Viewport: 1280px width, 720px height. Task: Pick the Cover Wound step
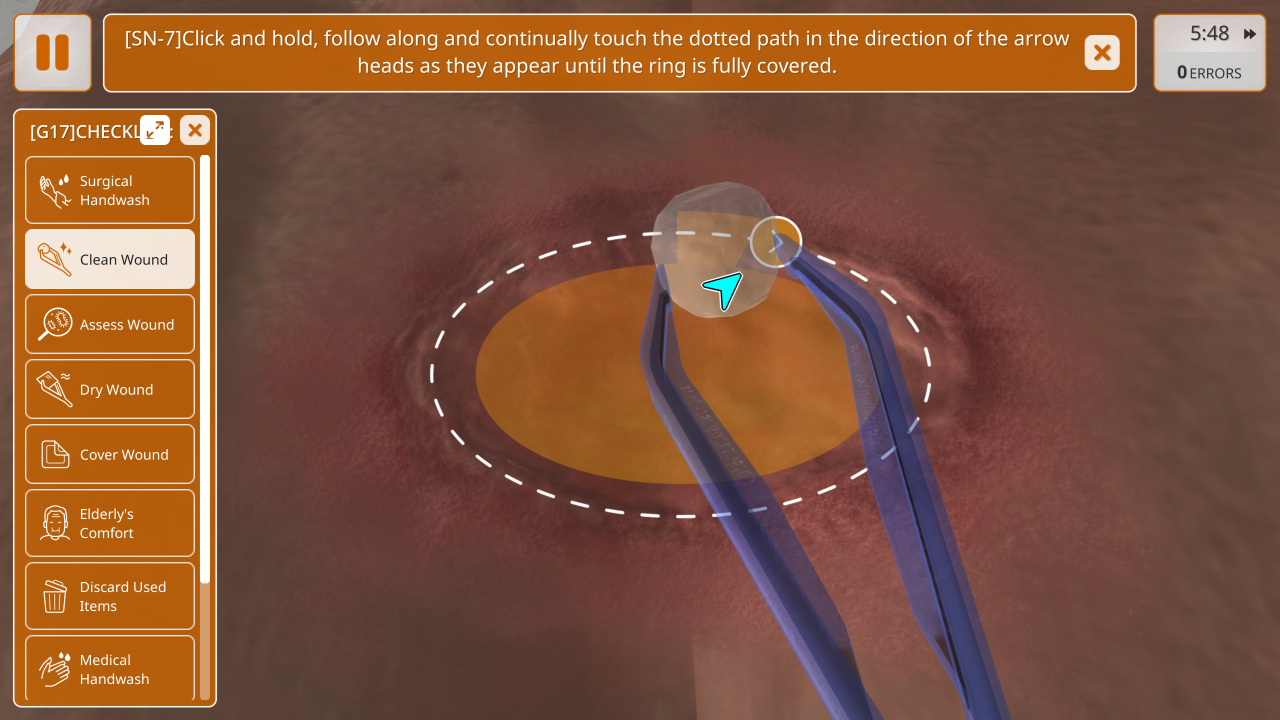coord(110,454)
